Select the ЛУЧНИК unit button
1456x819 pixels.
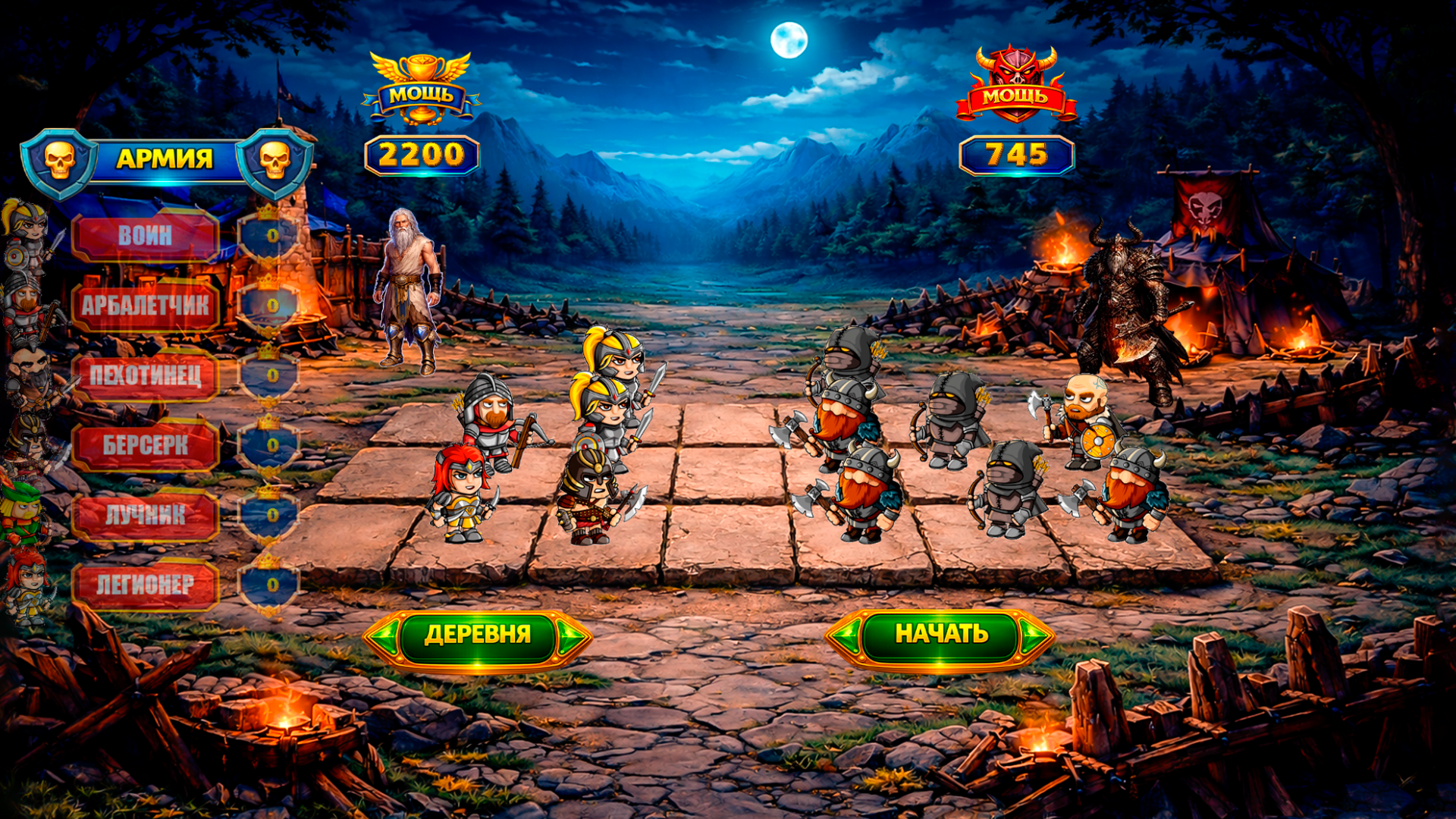[x=148, y=516]
